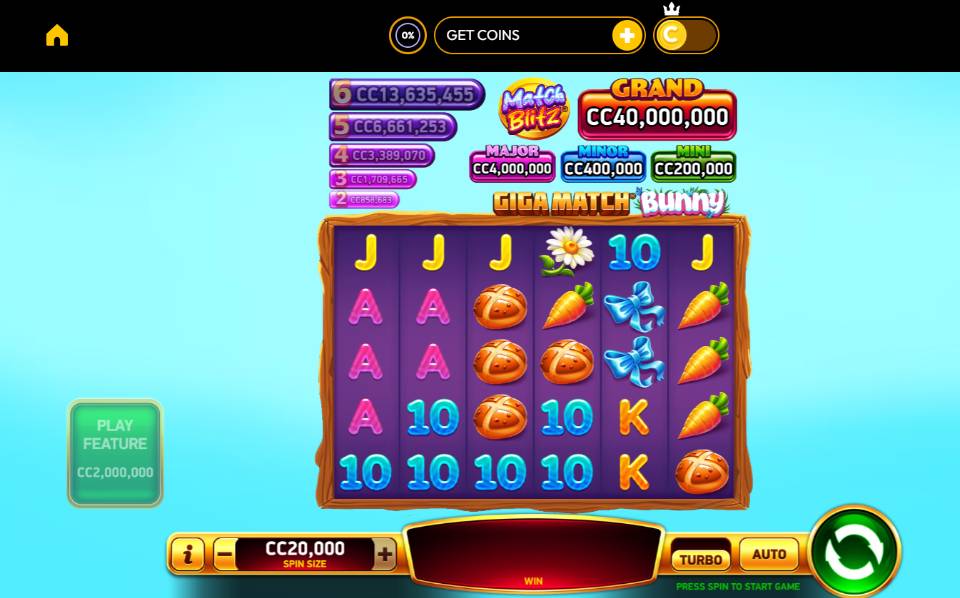Go to the home screen
Image resolution: width=960 pixels, height=598 pixels.
57,35
